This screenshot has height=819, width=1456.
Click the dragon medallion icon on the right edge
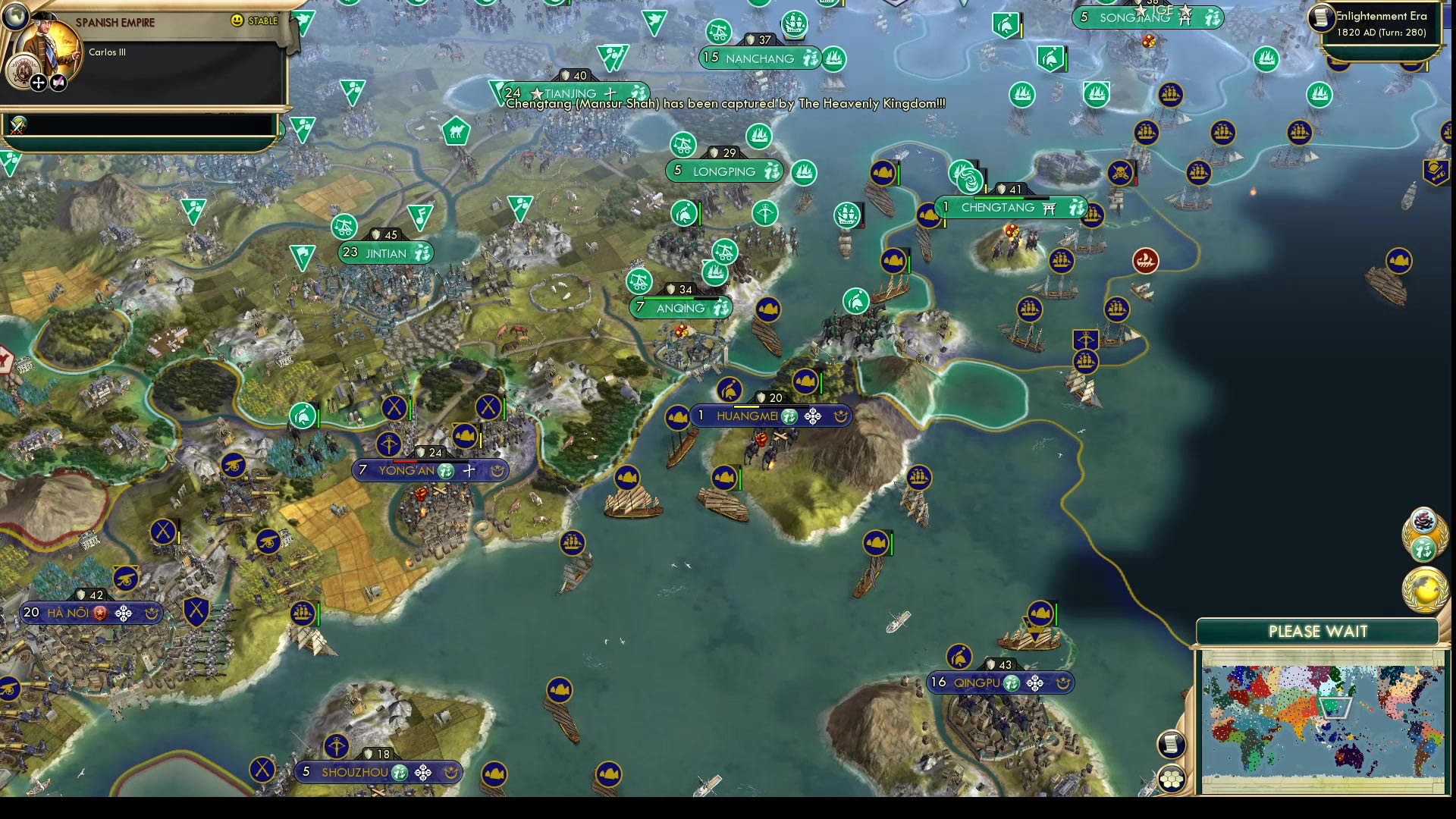click(1425, 522)
